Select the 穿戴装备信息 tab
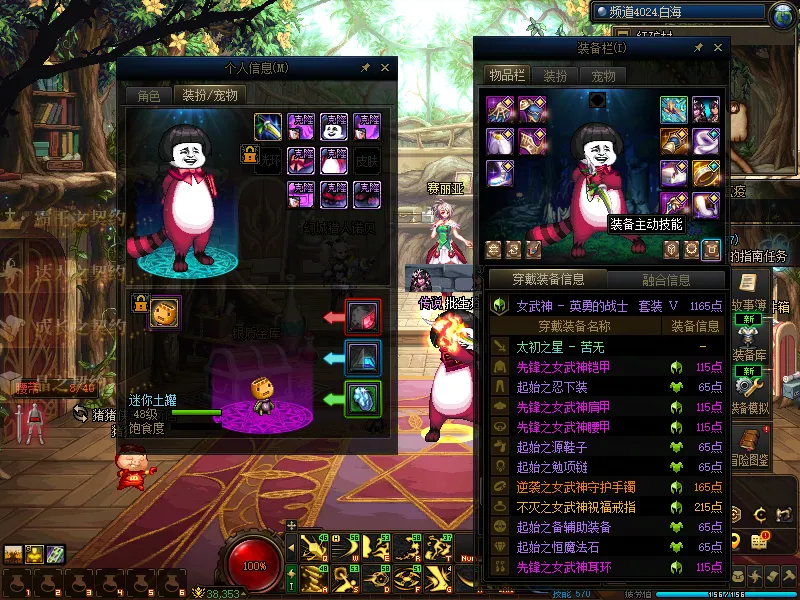This screenshot has width=800, height=600. pos(546,280)
